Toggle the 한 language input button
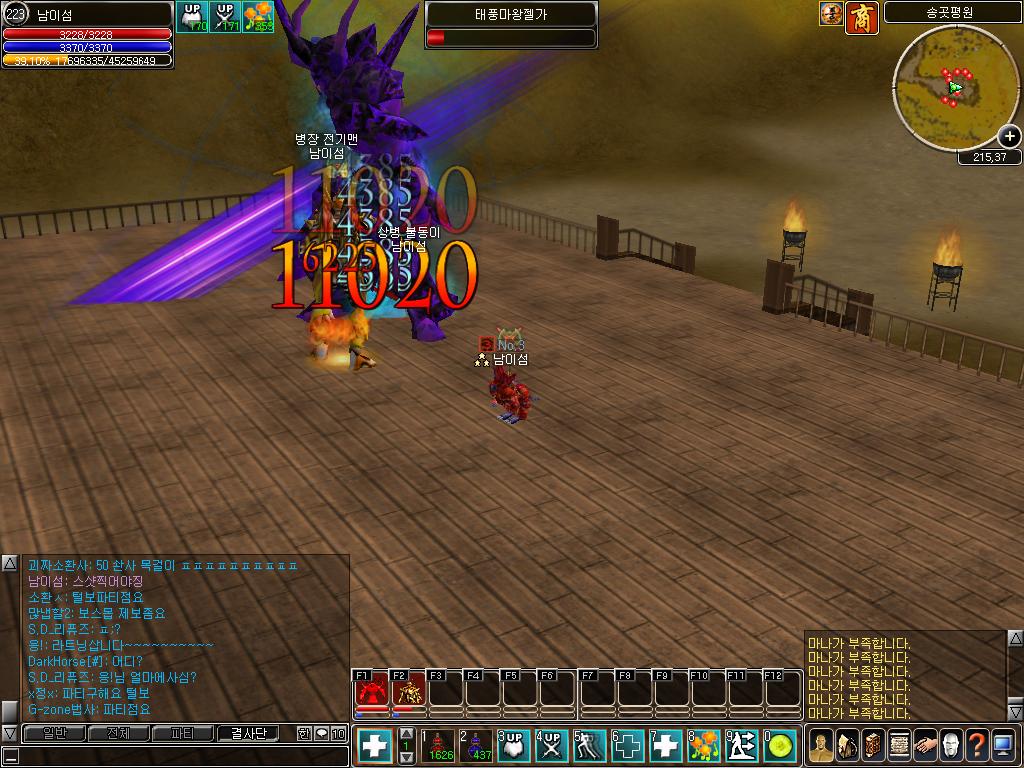This screenshot has width=1024, height=768. tap(304, 734)
